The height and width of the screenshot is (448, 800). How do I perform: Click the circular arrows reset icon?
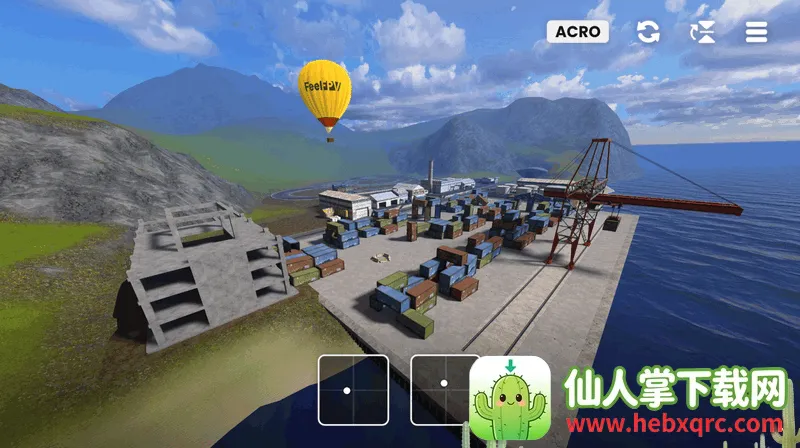click(648, 32)
